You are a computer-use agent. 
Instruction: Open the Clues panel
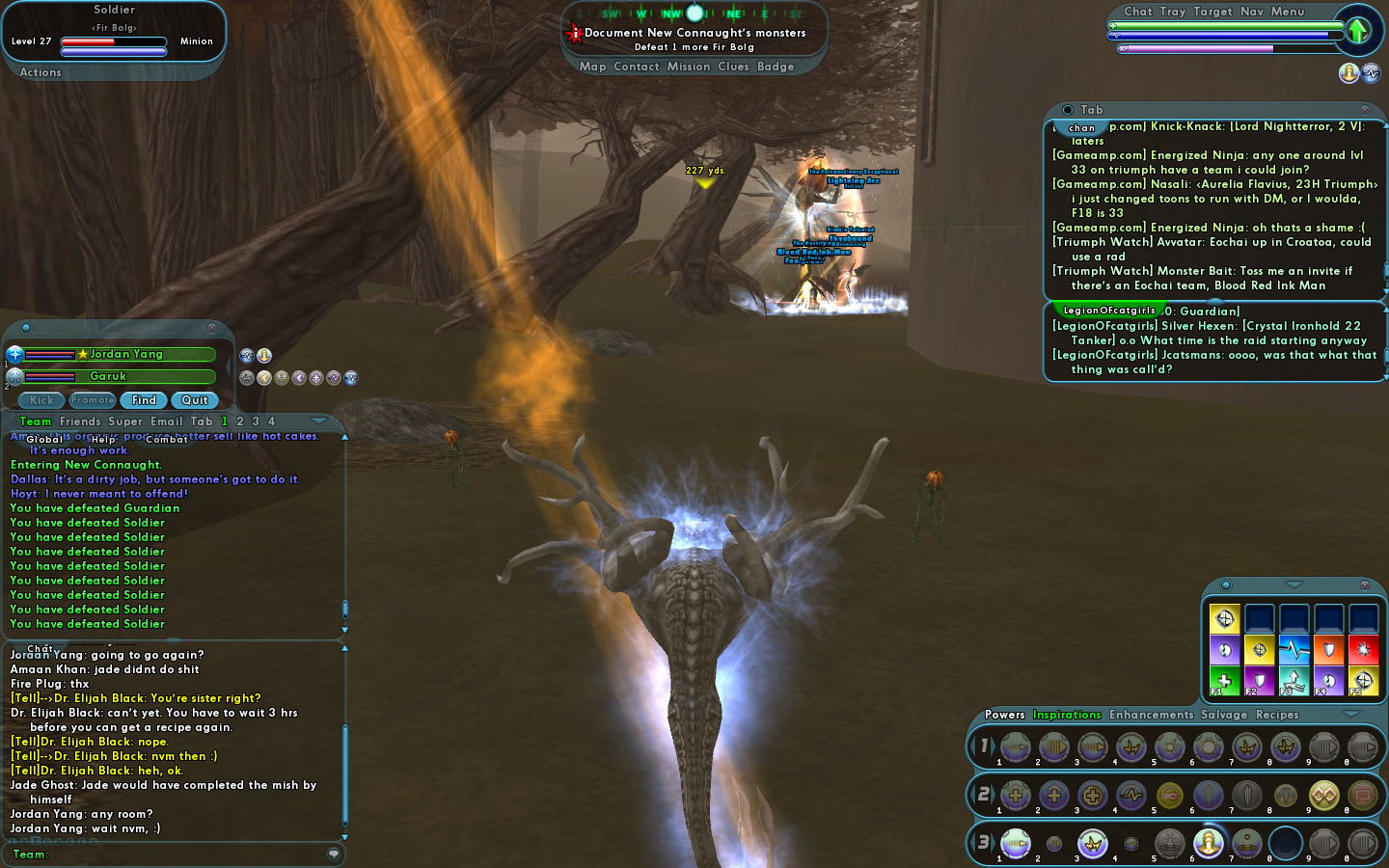tap(733, 67)
